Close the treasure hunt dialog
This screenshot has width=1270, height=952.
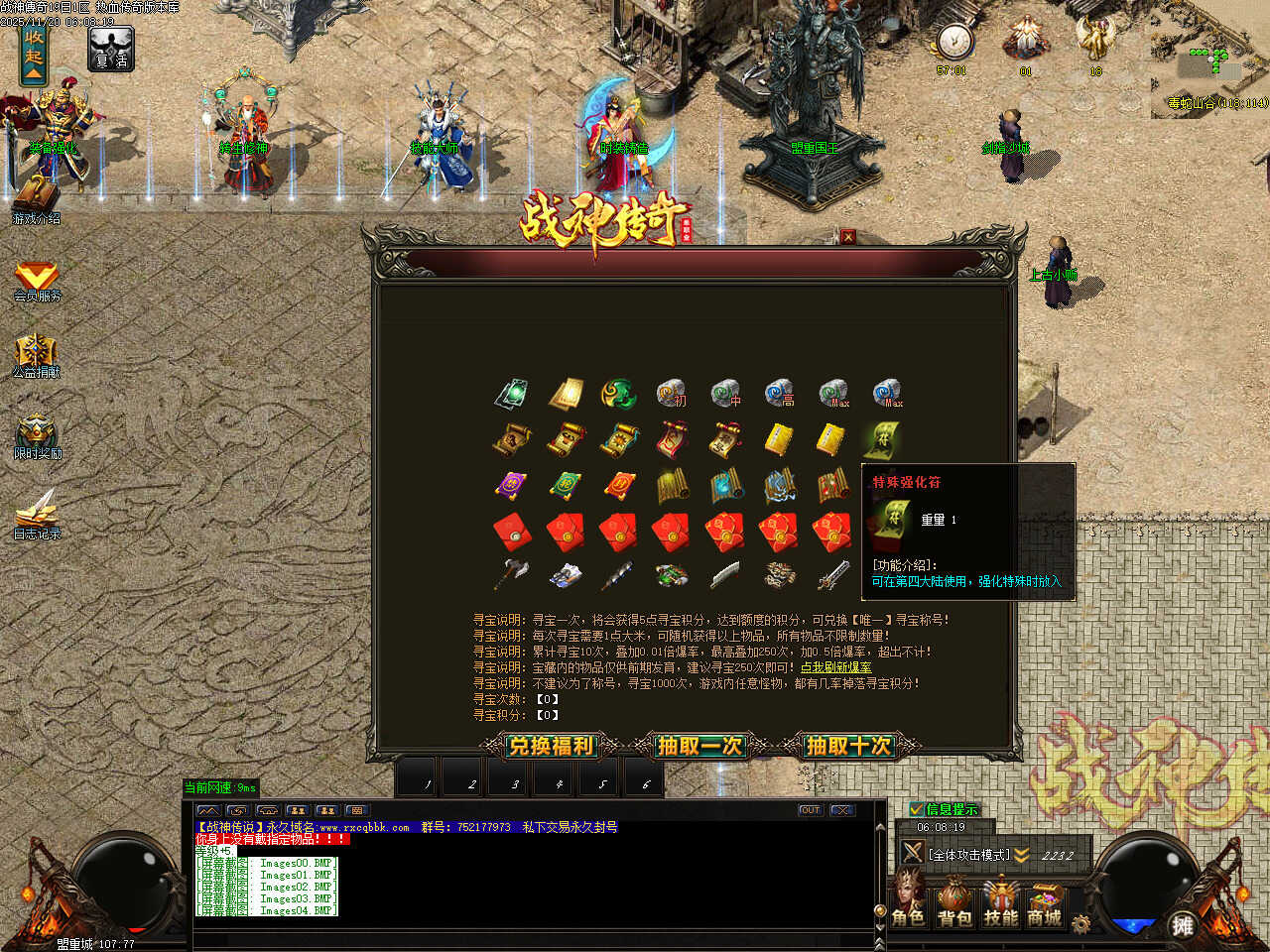[x=847, y=236]
